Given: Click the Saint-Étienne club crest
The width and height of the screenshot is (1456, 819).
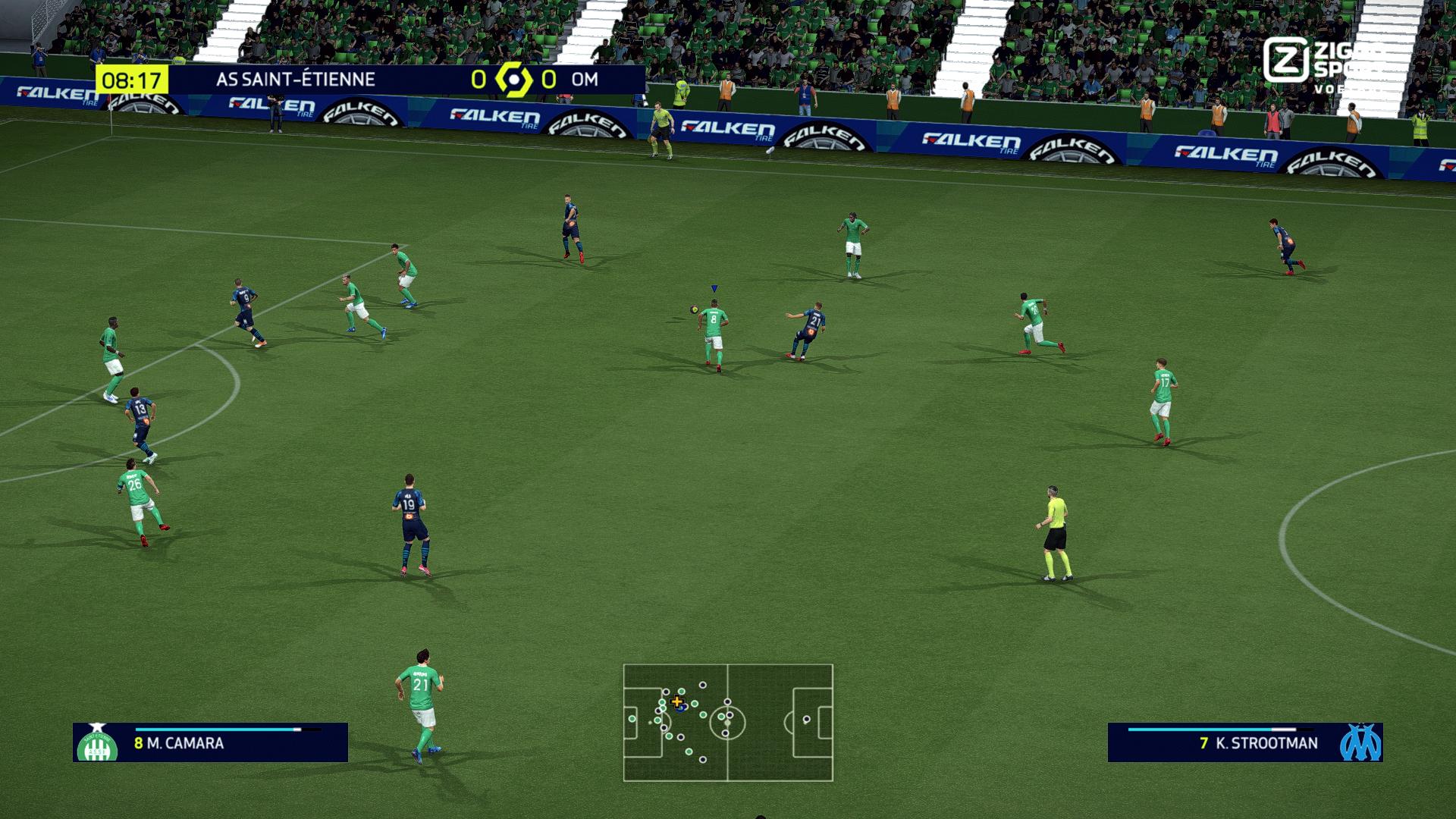Looking at the screenshot, I should click(x=97, y=743).
